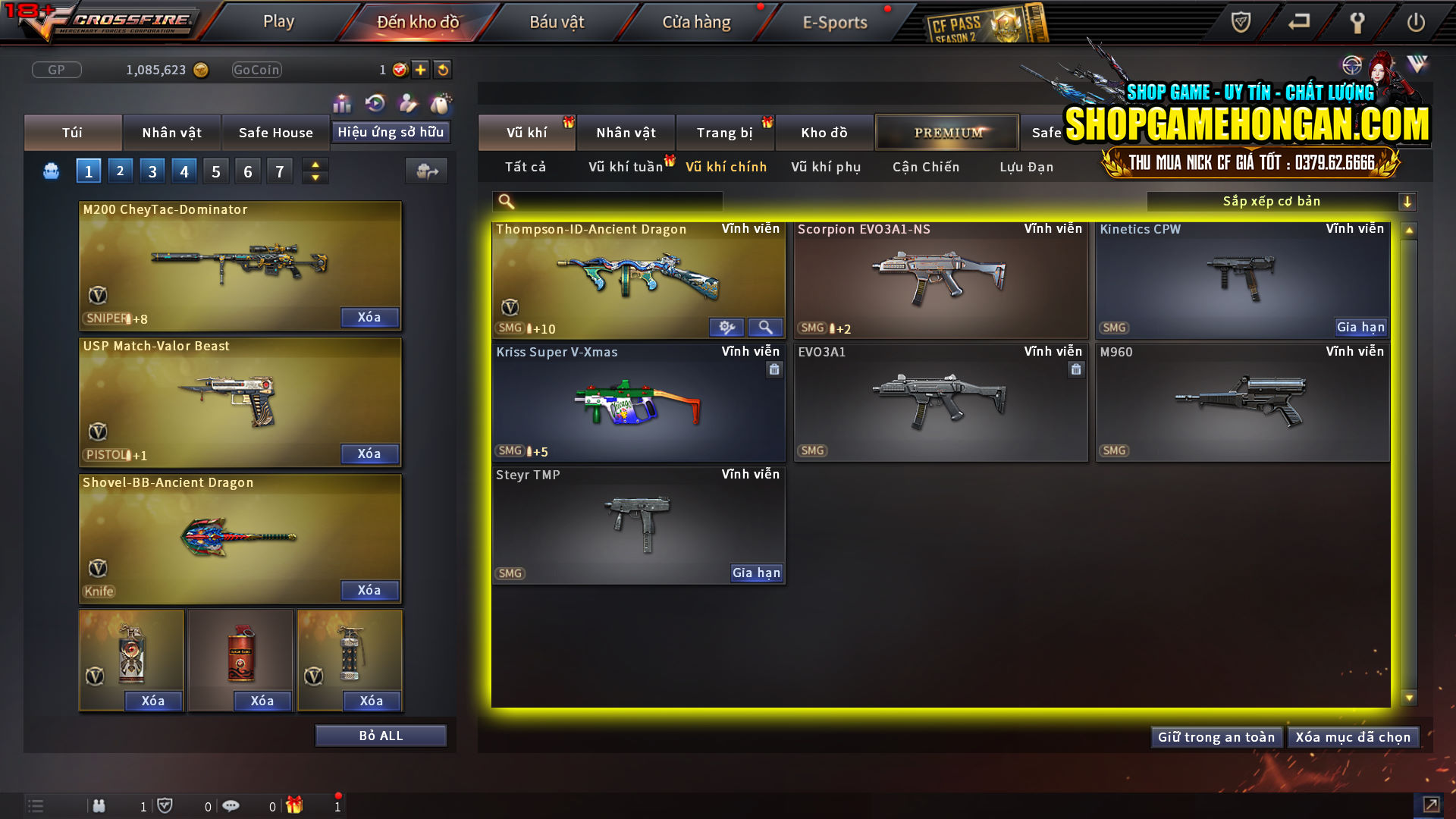Switch to bag page 7

click(280, 171)
